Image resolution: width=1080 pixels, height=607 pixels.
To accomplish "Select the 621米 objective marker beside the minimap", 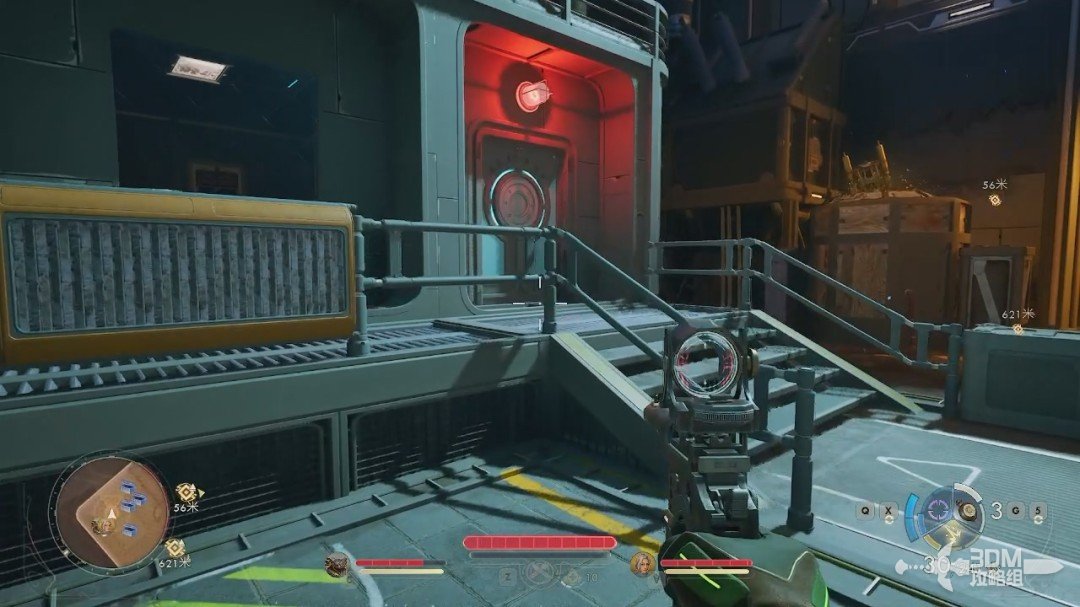I will coord(176,546).
